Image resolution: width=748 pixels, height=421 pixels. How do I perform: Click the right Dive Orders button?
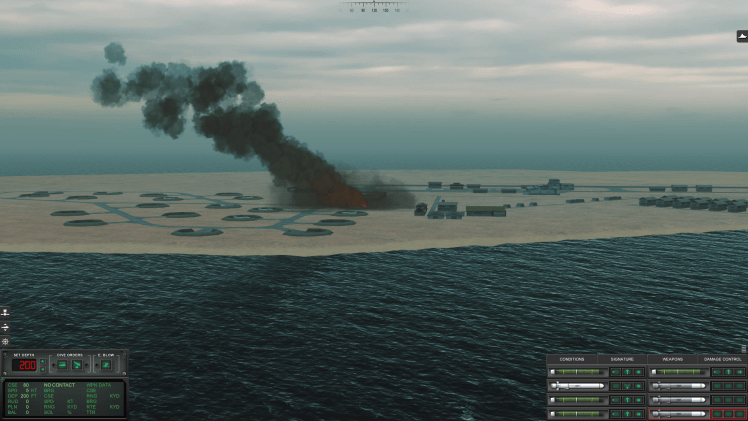(x=76, y=365)
